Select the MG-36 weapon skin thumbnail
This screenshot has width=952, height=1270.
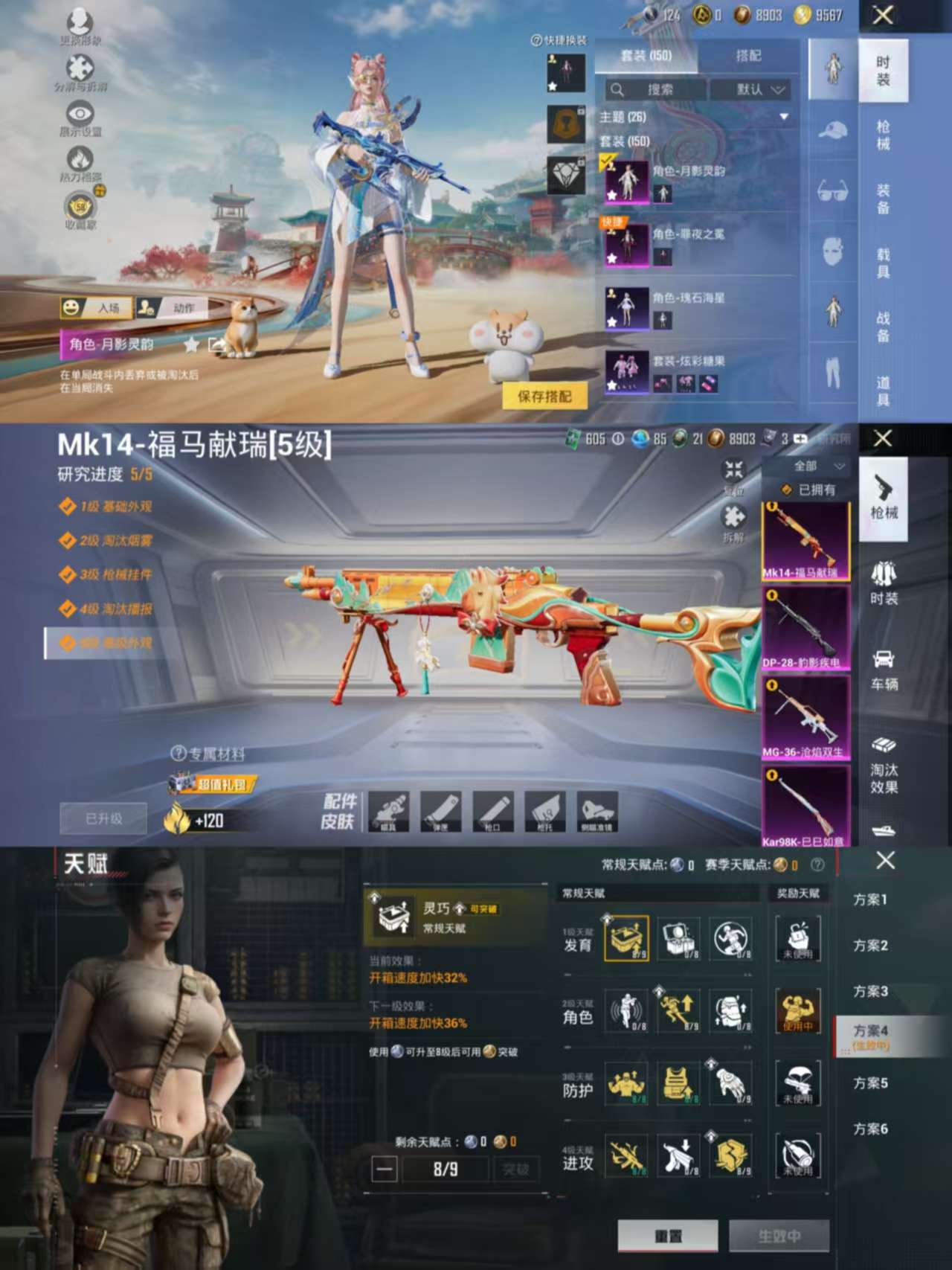pyautogui.click(x=805, y=718)
